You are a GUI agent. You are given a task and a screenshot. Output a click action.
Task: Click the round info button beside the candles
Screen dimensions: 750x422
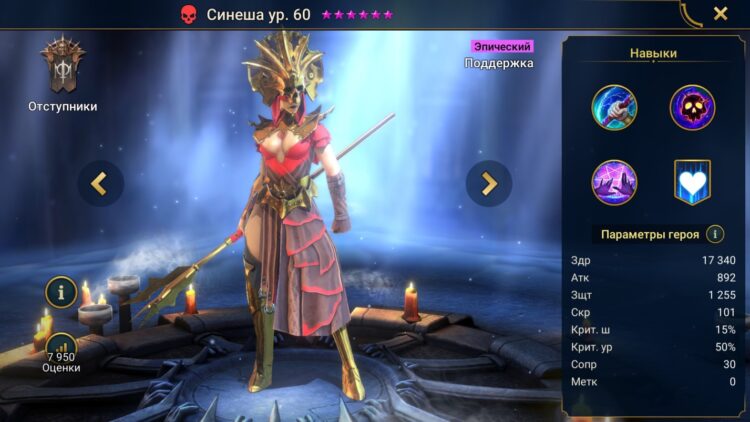pos(61,293)
